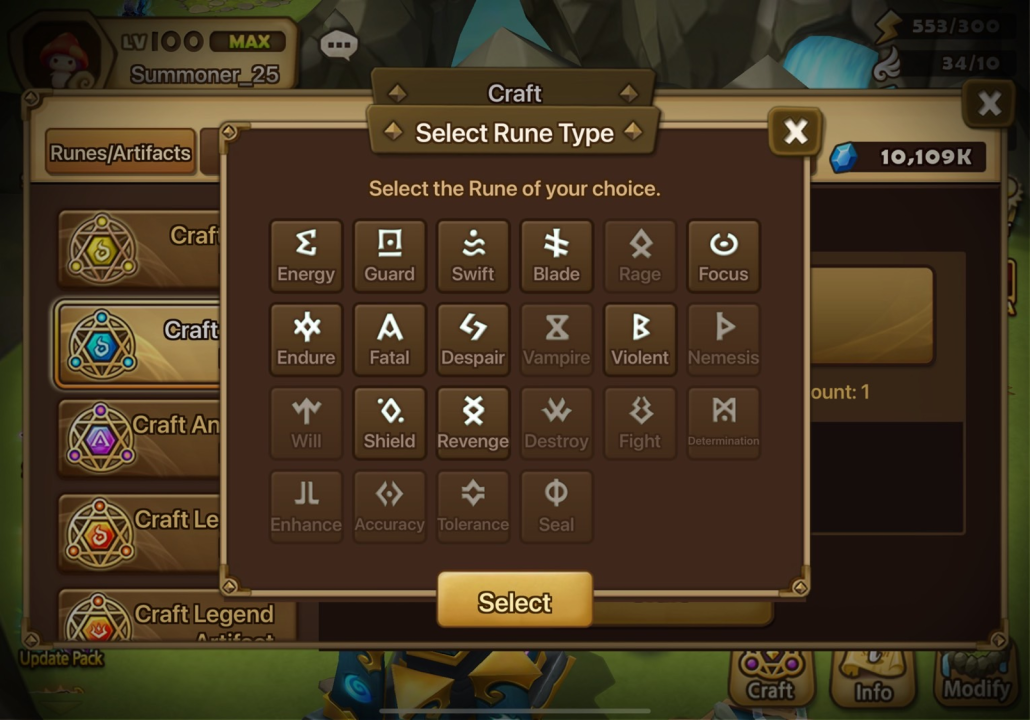The width and height of the screenshot is (1030, 720).
Task: Choose the Shield rune type
Action: point(389,424)
